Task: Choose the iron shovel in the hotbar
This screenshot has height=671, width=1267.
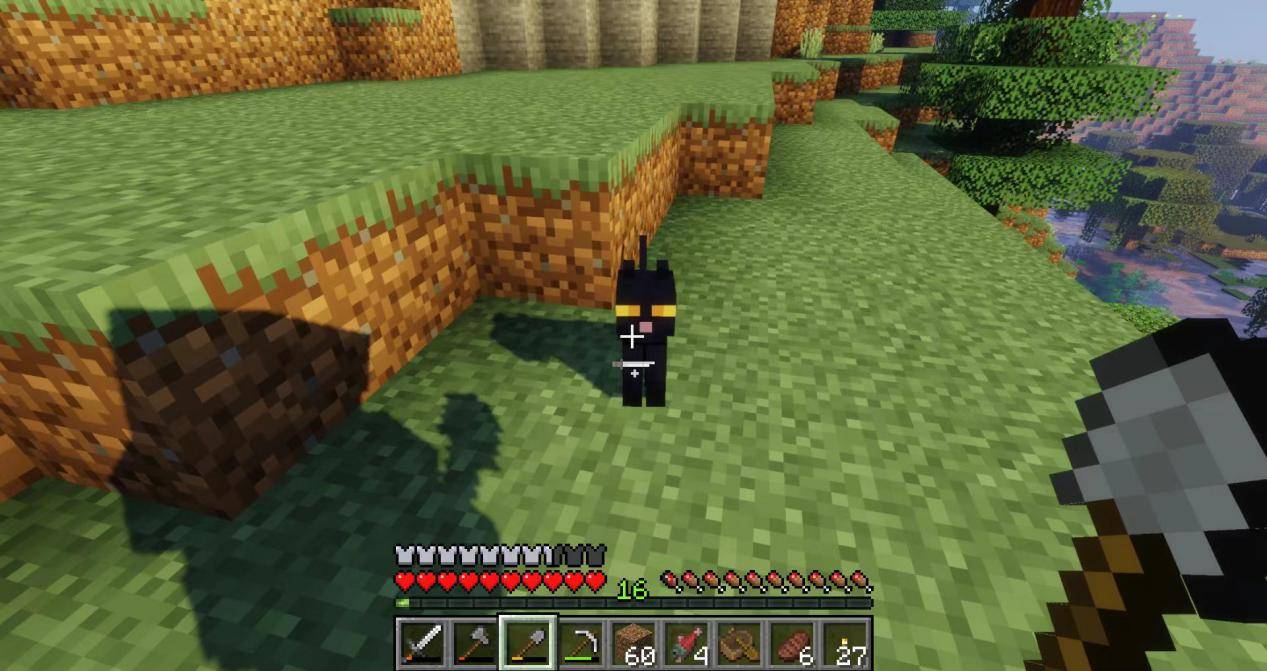Action: click(528, 643)
